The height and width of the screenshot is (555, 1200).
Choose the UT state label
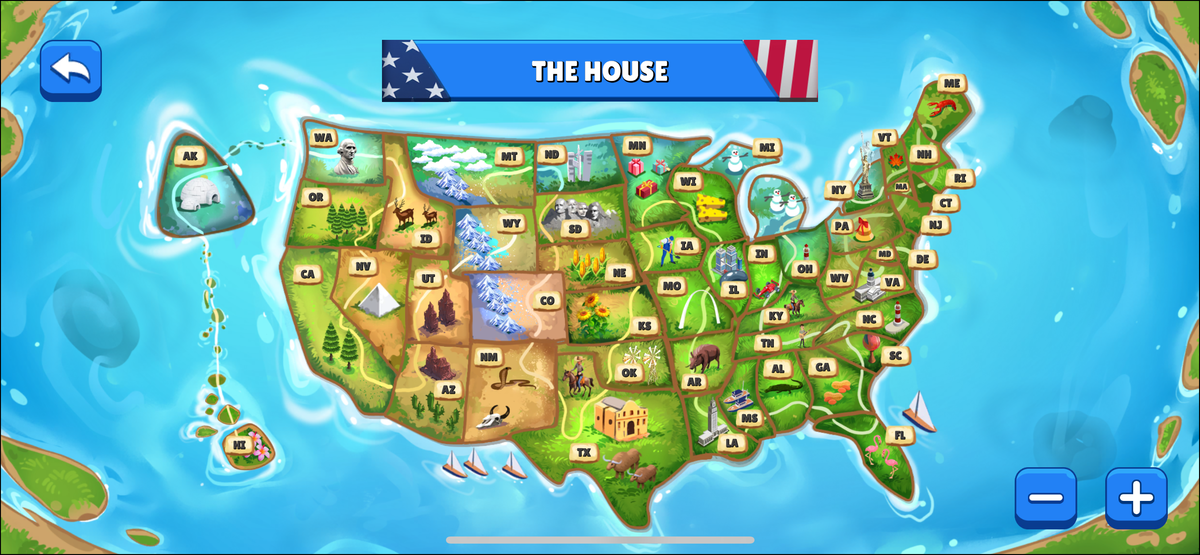pyautogui.click(x=429, y=278)
